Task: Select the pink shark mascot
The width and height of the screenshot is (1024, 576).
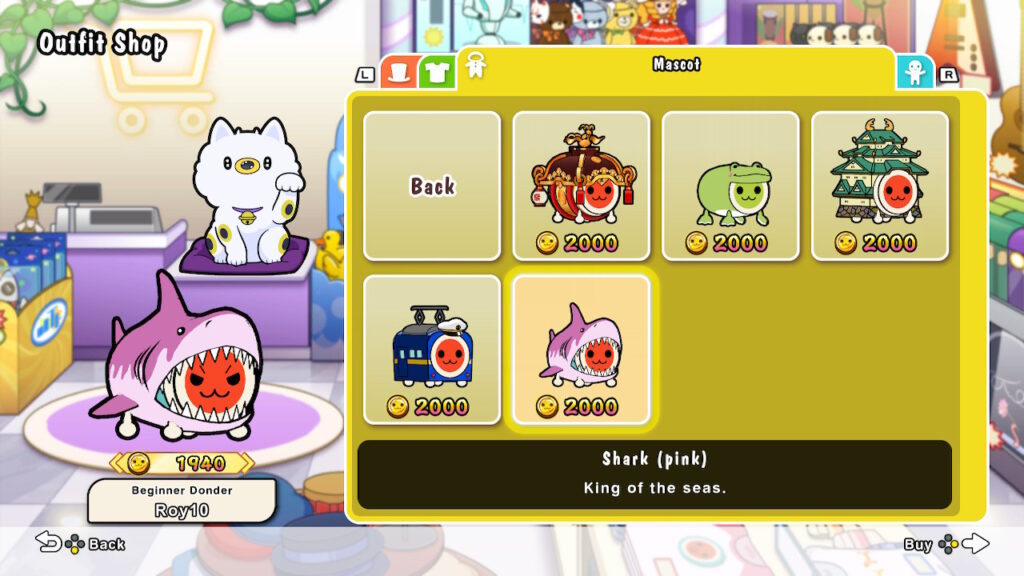Action: (x=581, y=349)
